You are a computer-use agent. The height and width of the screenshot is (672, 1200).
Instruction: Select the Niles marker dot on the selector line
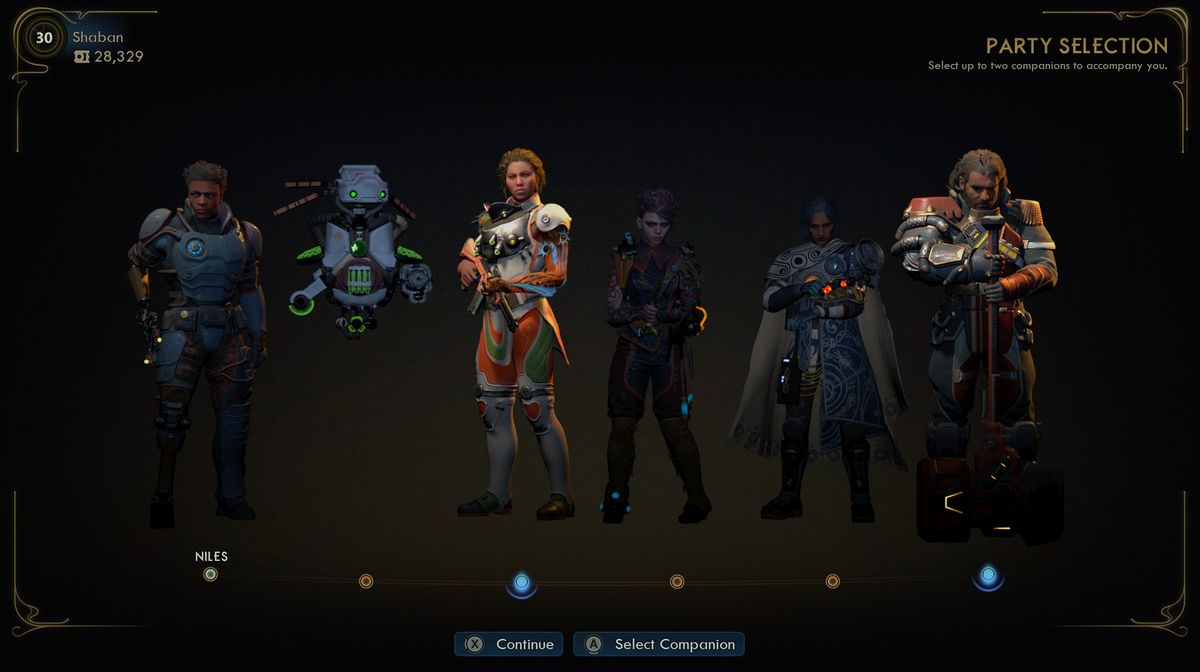coord(210,574)
